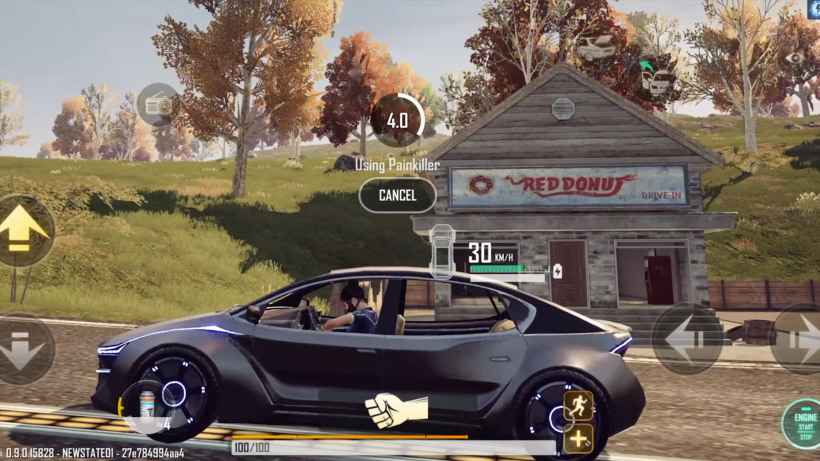The width and height of the screenshot is (820, 461).
Task: Open the car trunk icon
Action: point(596,47)
